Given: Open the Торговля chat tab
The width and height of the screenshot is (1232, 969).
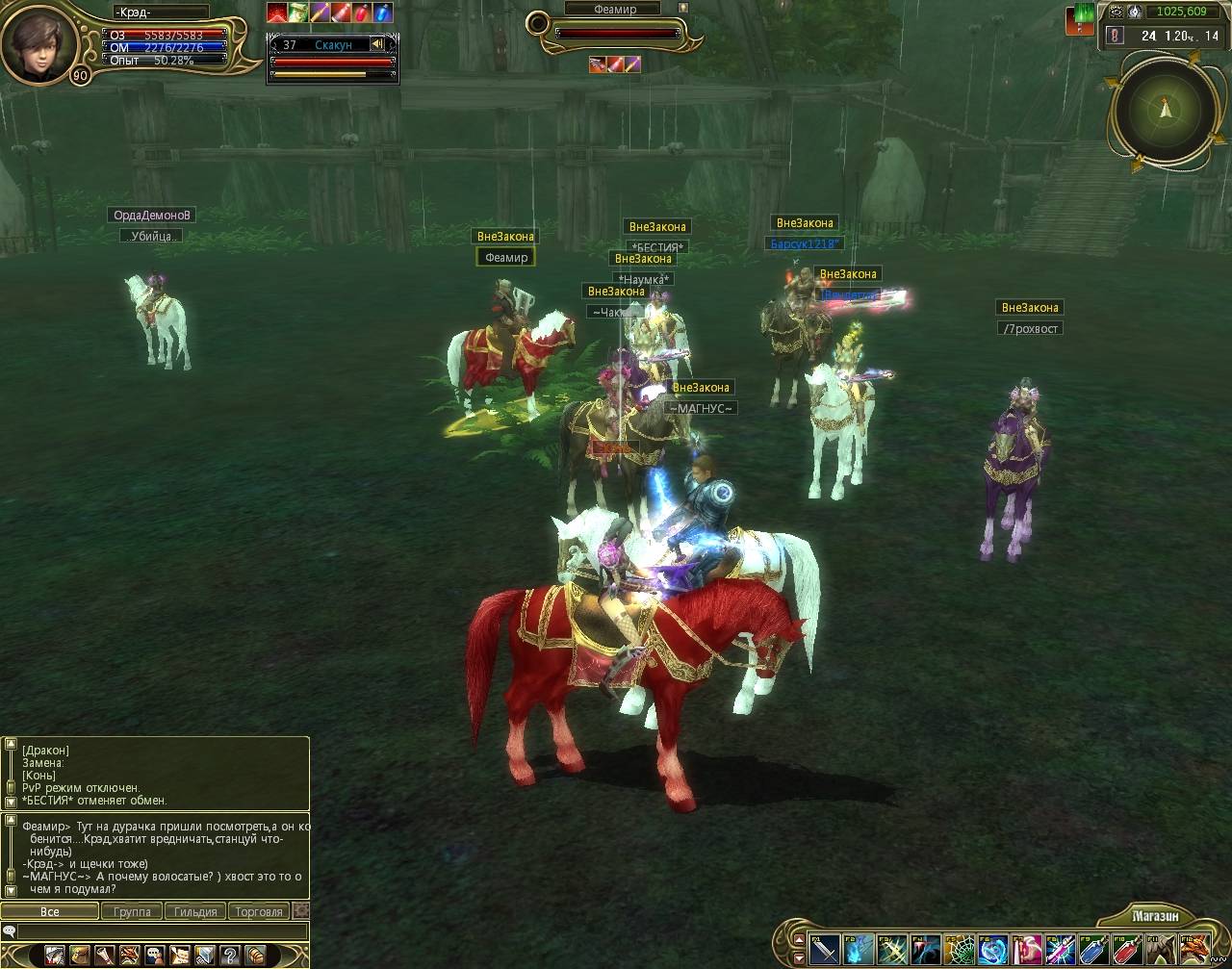Looking at the screenshot, I should (x=258, y=911).
